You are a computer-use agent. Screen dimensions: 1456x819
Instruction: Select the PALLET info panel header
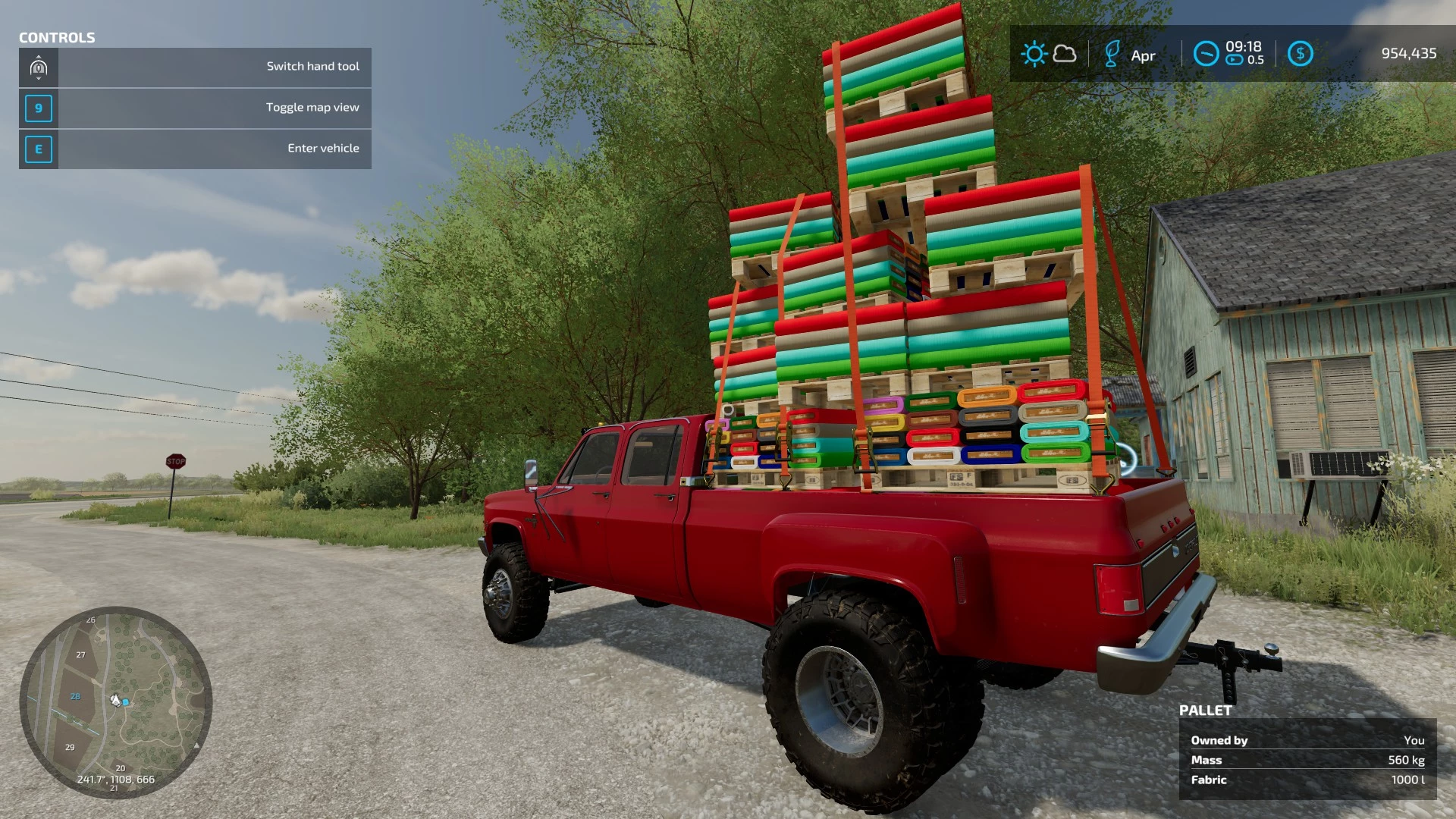(1205, 711)
